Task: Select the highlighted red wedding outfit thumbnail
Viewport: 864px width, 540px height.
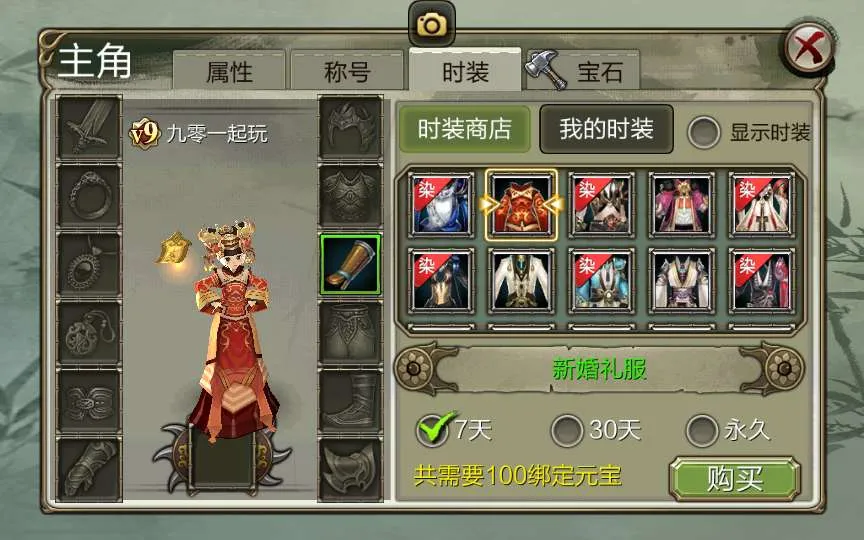Action: click(521, 204)
